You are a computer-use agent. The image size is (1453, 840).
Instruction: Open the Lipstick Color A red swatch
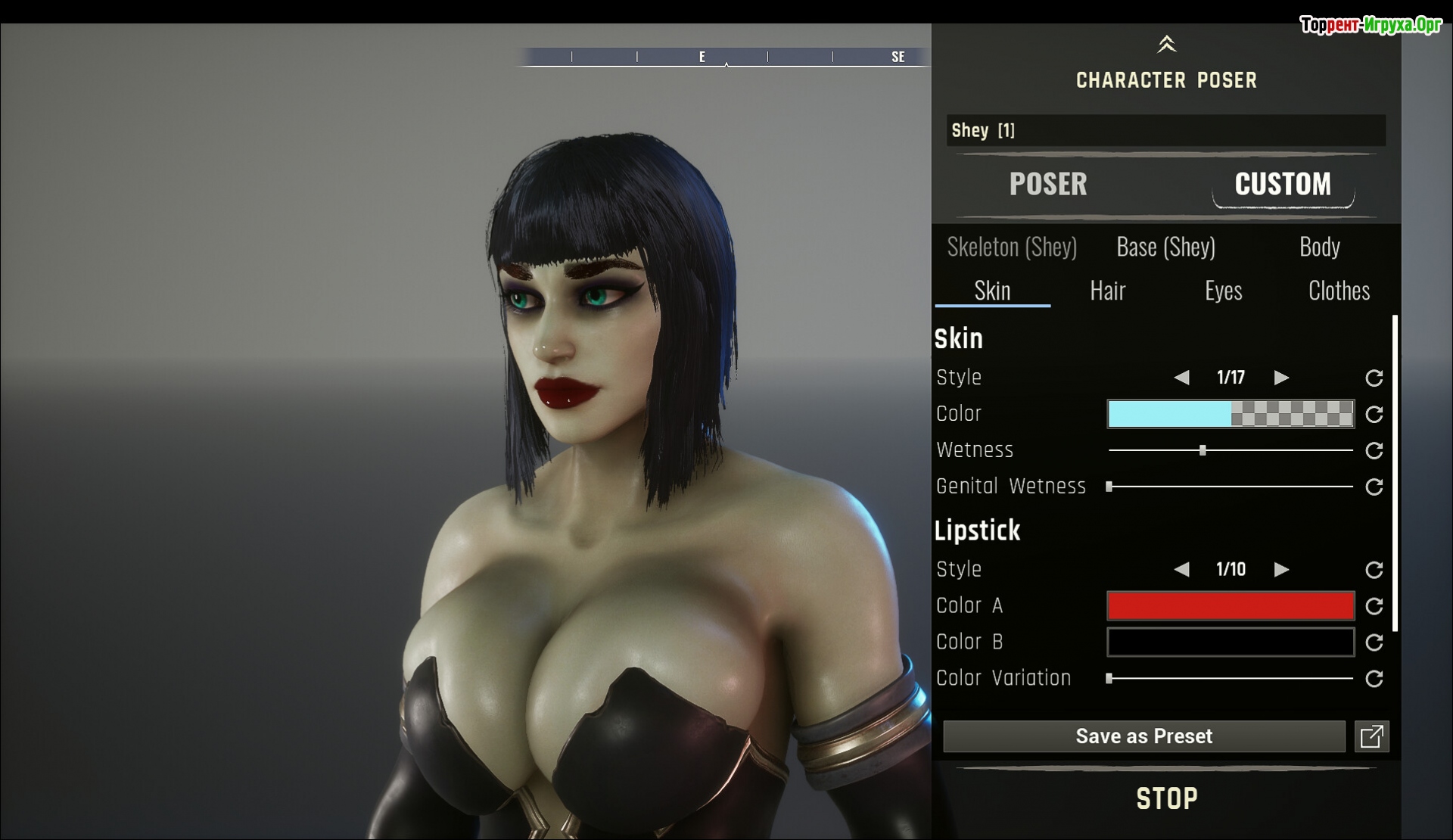tap(1230, 606)
